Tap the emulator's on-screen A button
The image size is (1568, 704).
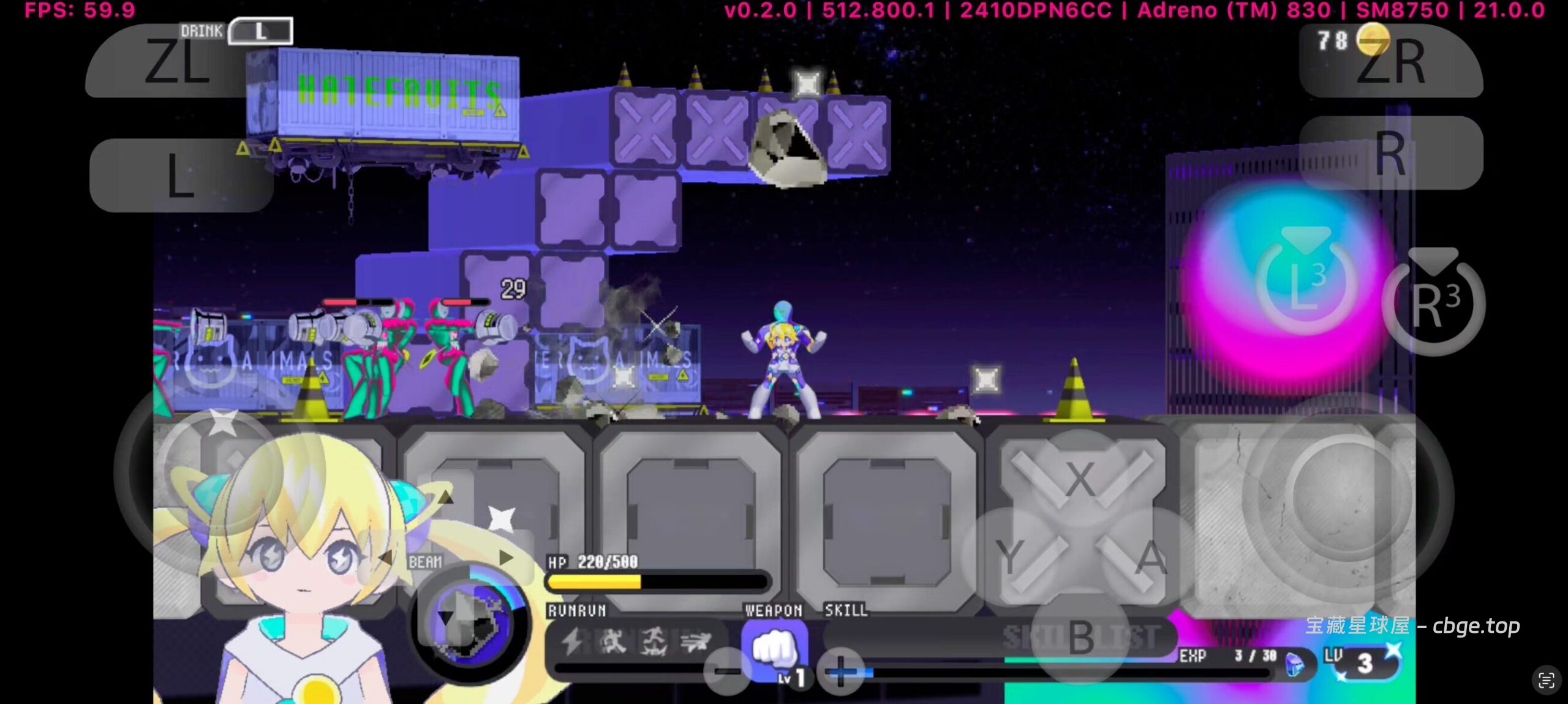click(1151, 558)
